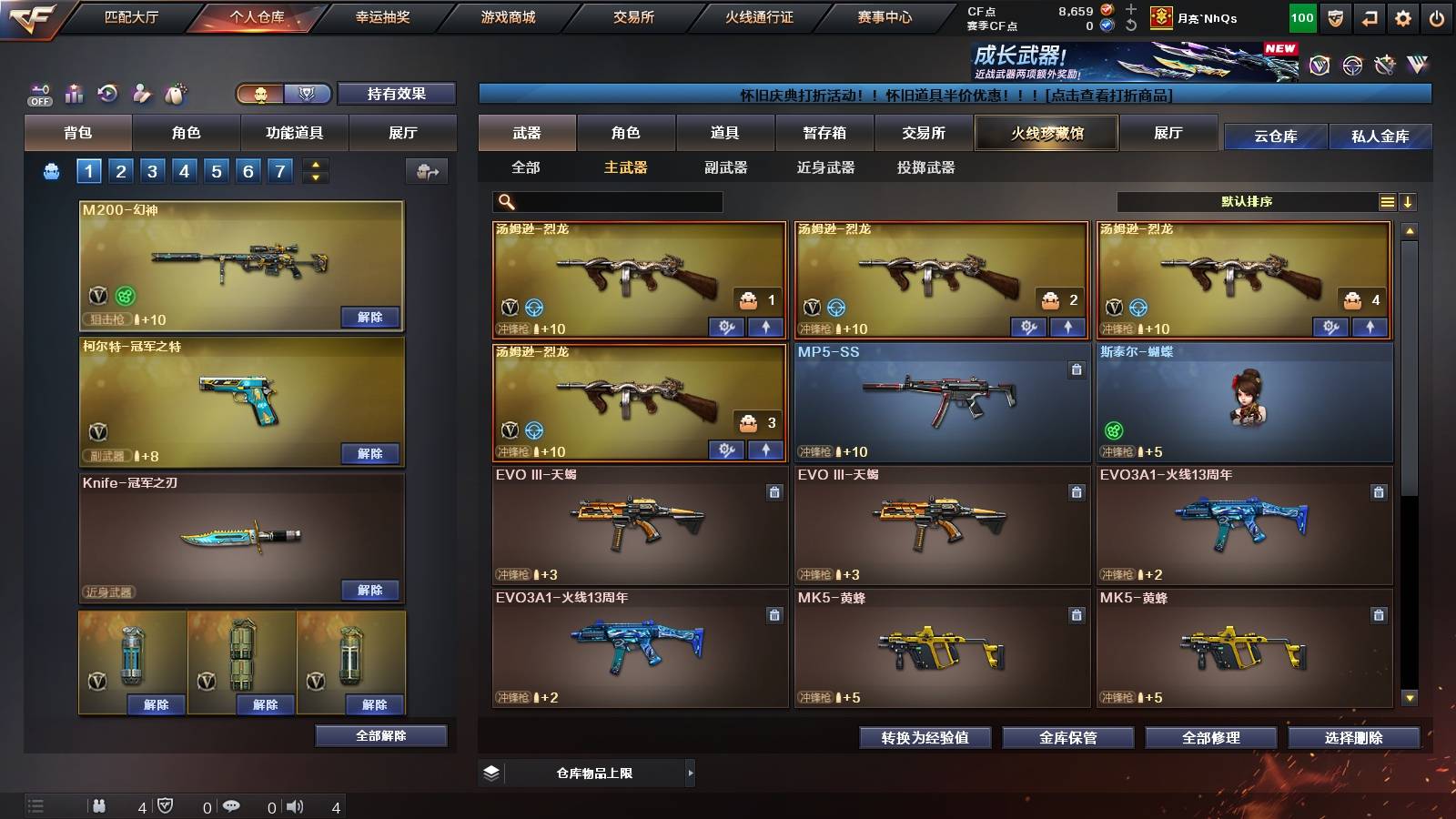Open the settings gear icon

[1400, 18]
